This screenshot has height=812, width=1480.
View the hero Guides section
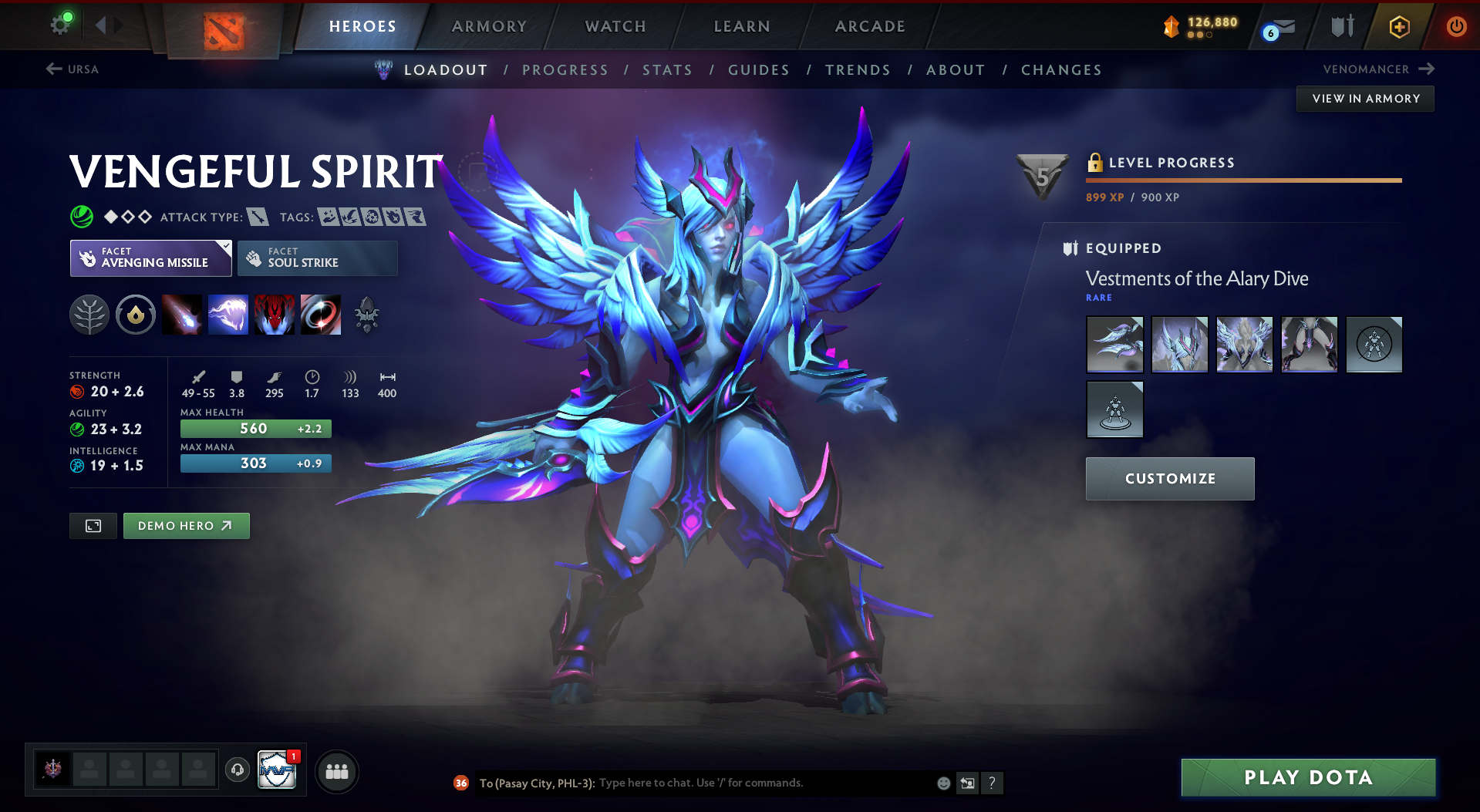pyautogui.click(x=759, y=70)
